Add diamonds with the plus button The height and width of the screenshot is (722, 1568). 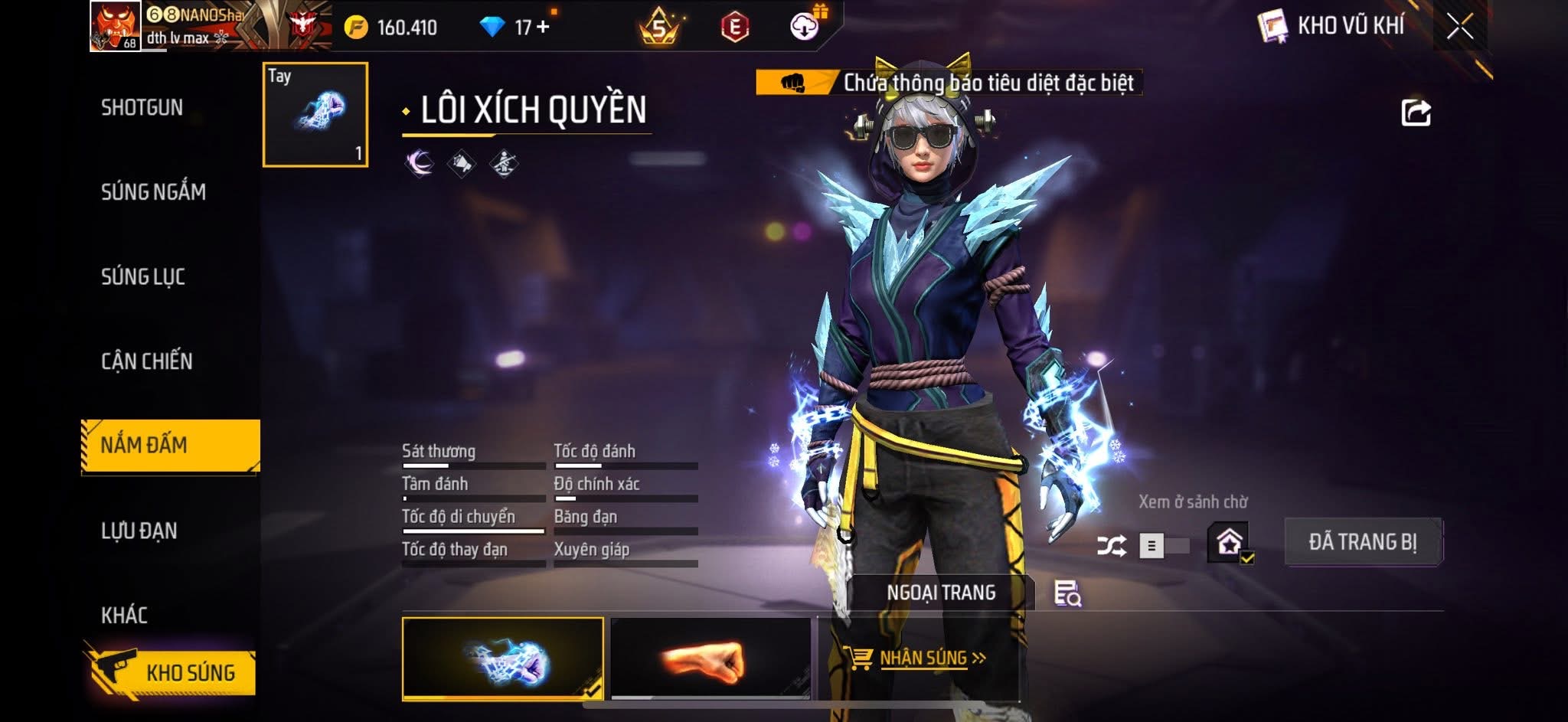(x=543, y=27)
